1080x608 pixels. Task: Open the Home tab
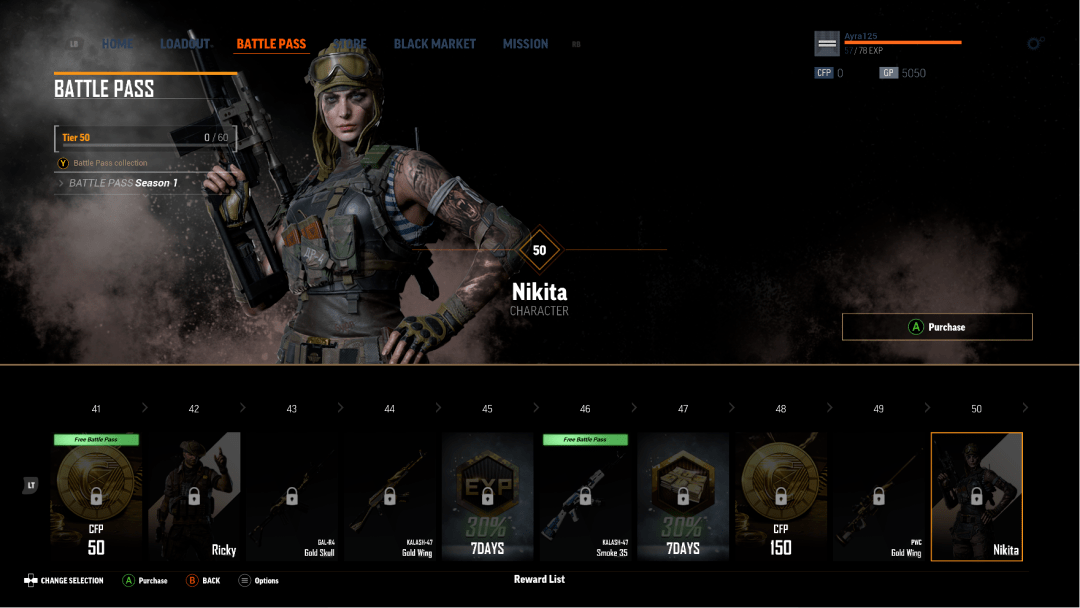point(117,44)
